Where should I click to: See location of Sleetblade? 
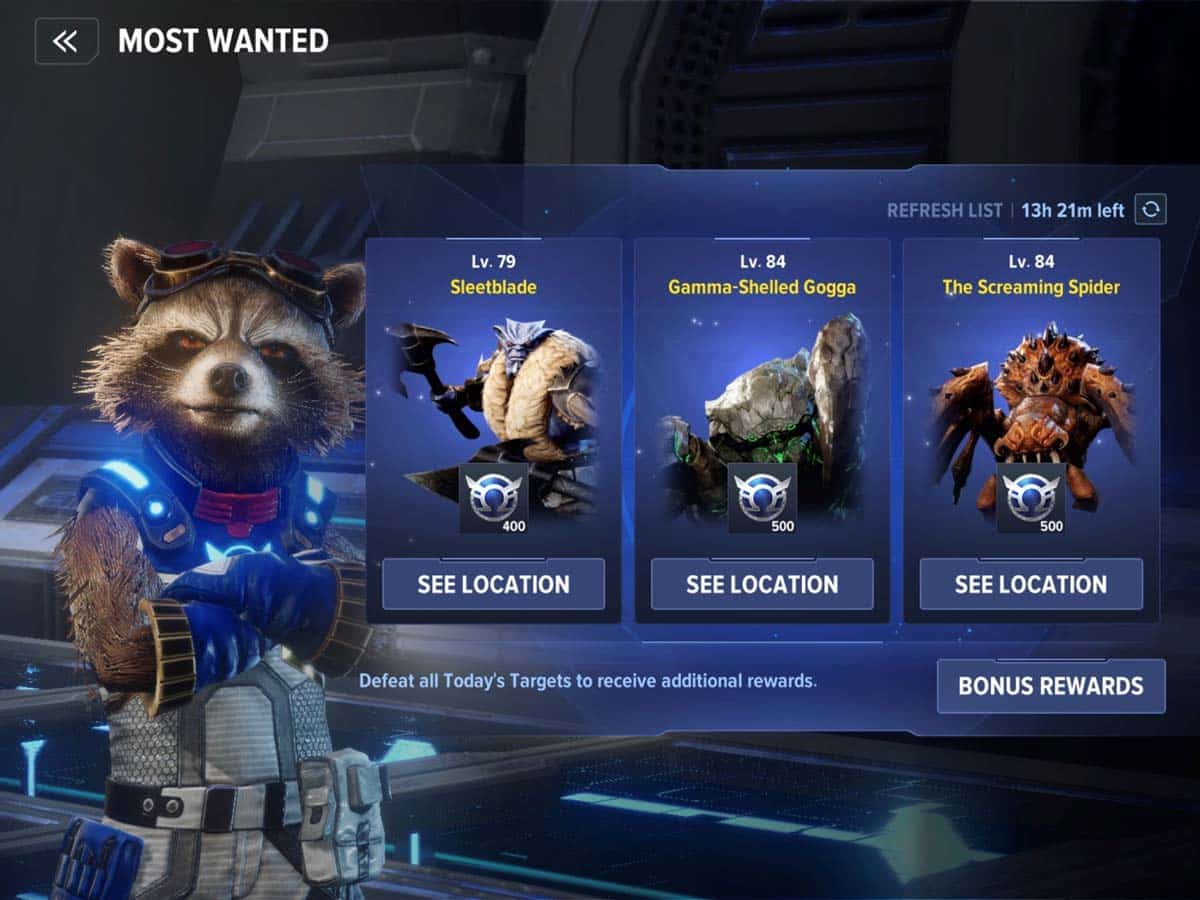tap(493, 584)
